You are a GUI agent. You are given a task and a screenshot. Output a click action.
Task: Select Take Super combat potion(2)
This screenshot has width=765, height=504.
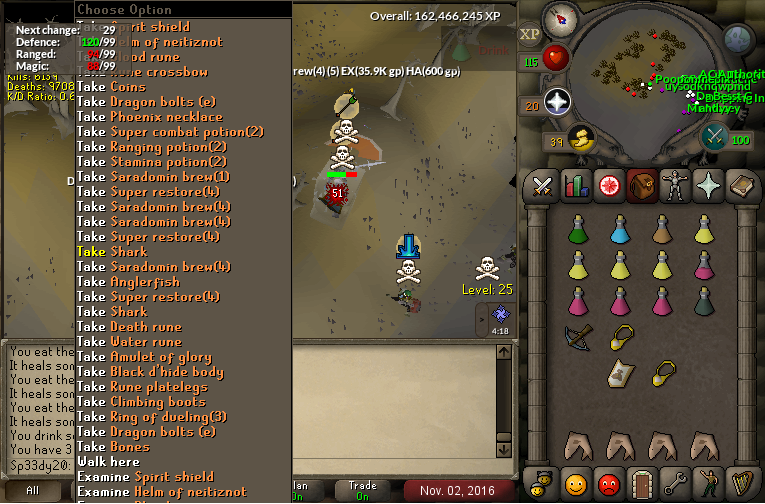170,131
